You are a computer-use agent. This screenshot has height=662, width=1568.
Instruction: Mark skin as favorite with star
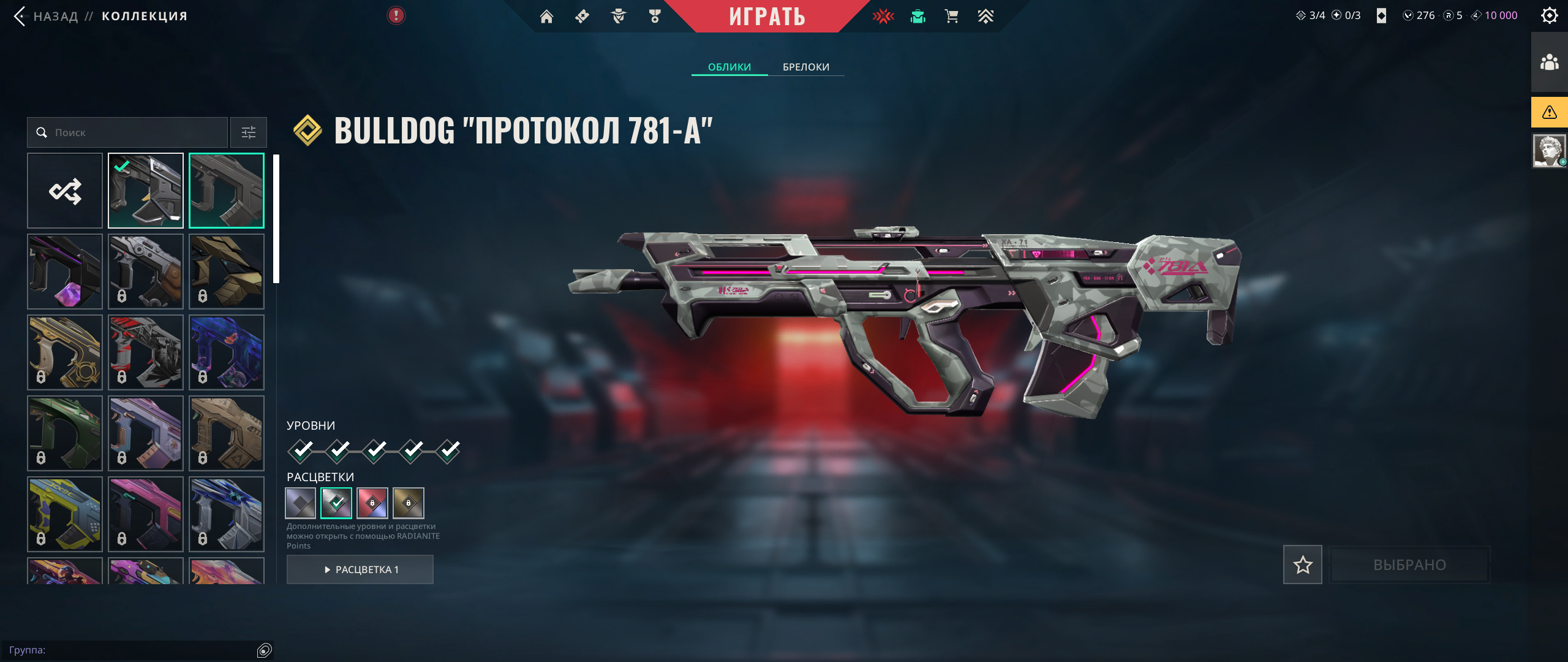click(x=1302, y=565)
